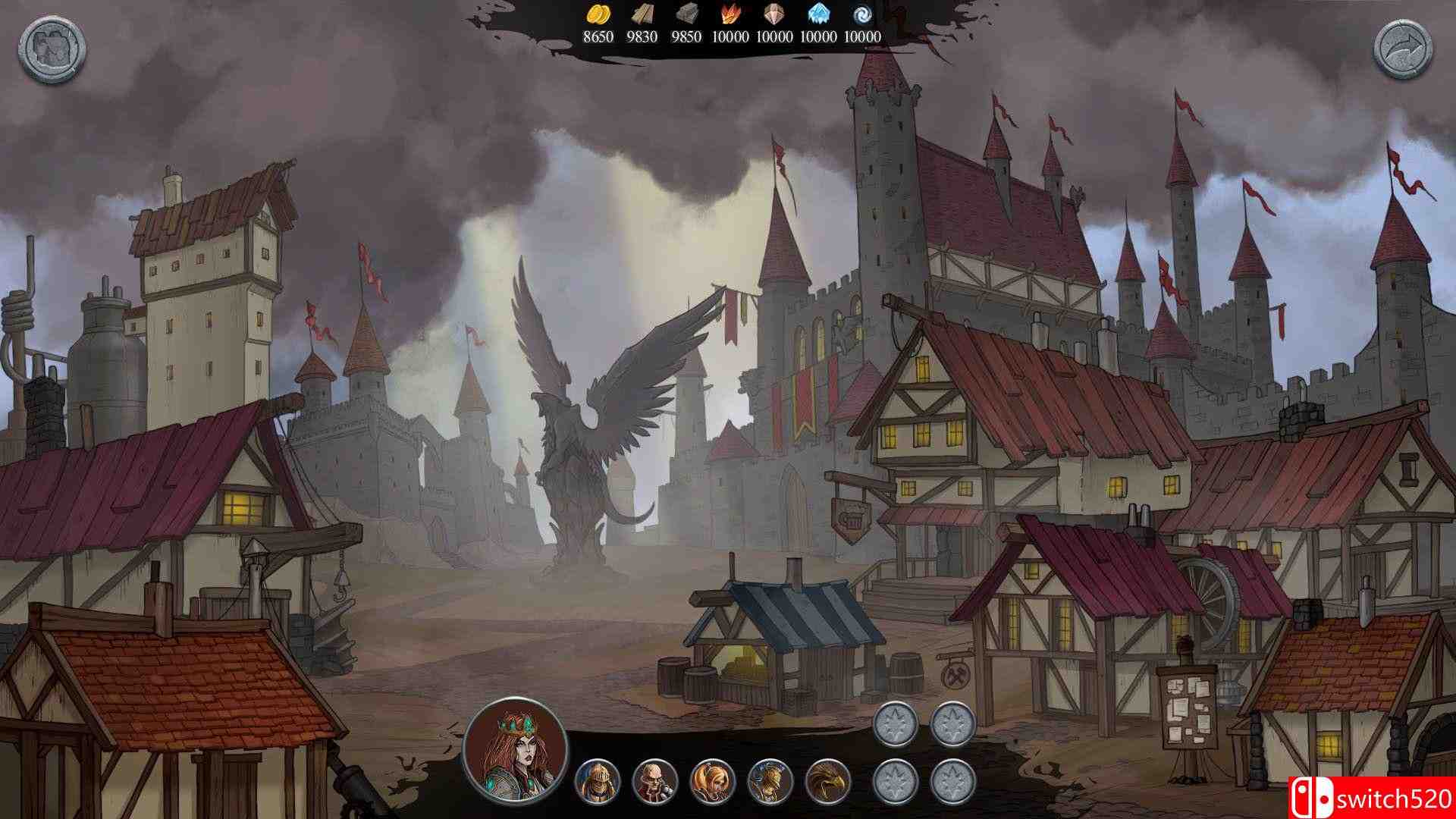Click the stone curved-arrow exit button
This screenshot has width=1456, height=819.
click(1407, 52)
